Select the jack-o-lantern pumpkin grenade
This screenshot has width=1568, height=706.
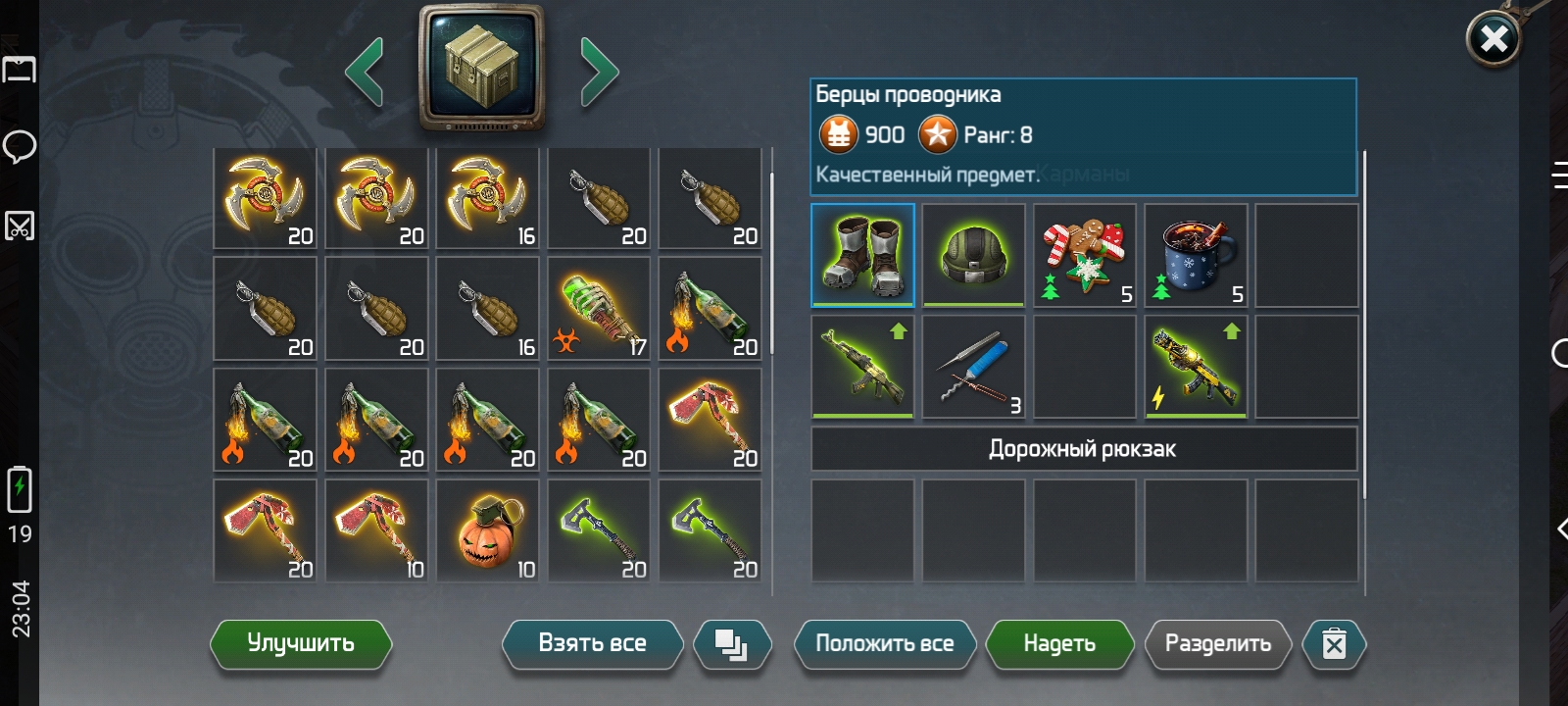[487, 530]
